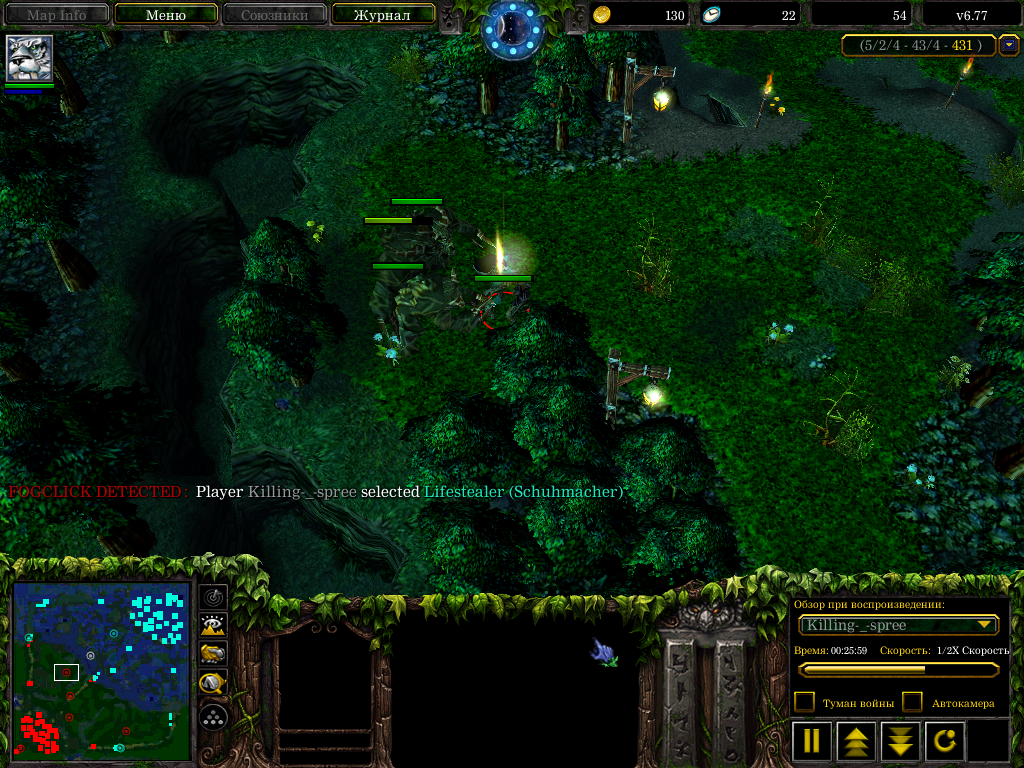Enable the Автокамера checkbox
The image size is (1024, 768).
[x=912, y=702]
